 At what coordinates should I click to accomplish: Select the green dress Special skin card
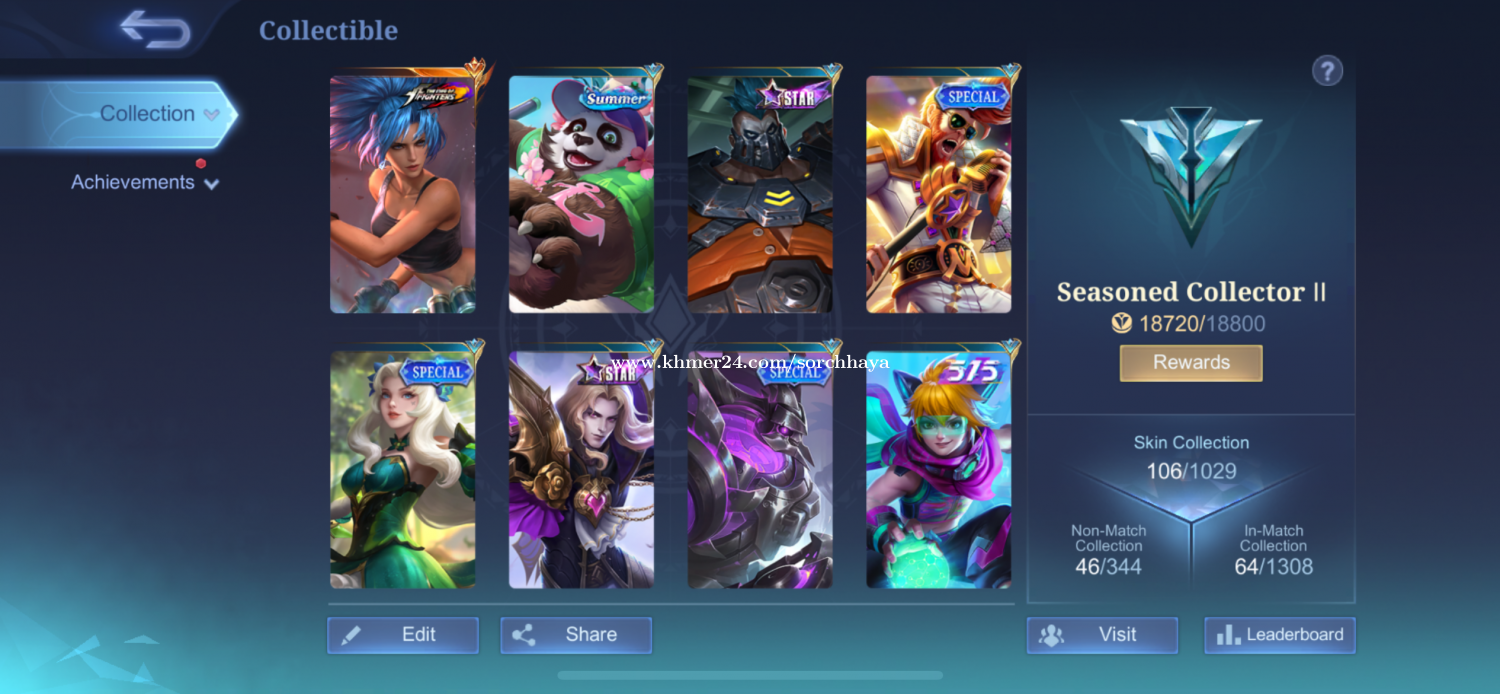(x=403, y=469)
